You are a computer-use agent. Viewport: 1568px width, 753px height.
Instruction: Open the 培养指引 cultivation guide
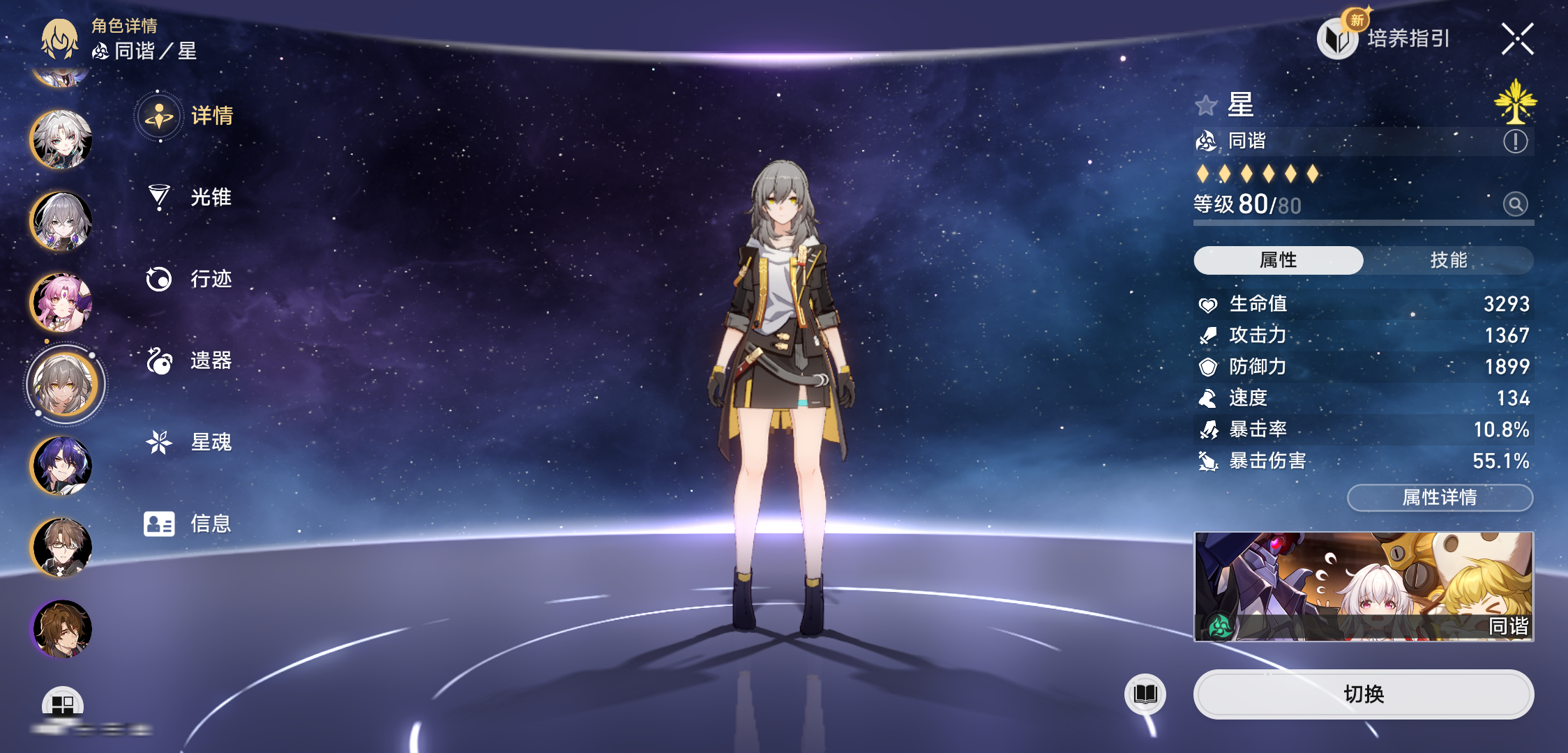[1385, 38]
